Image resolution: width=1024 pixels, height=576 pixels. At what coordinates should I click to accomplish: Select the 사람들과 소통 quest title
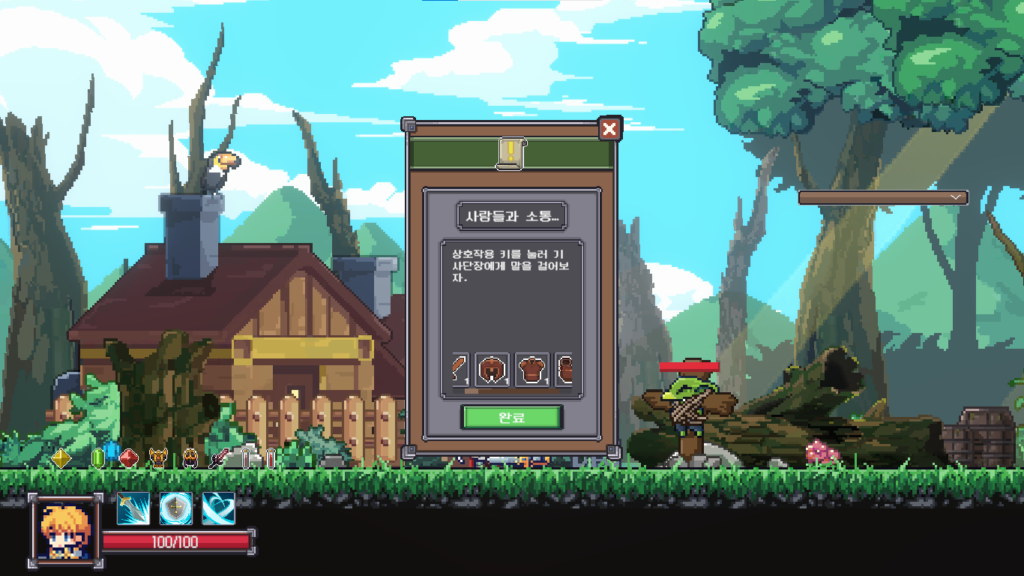(511, 215)
